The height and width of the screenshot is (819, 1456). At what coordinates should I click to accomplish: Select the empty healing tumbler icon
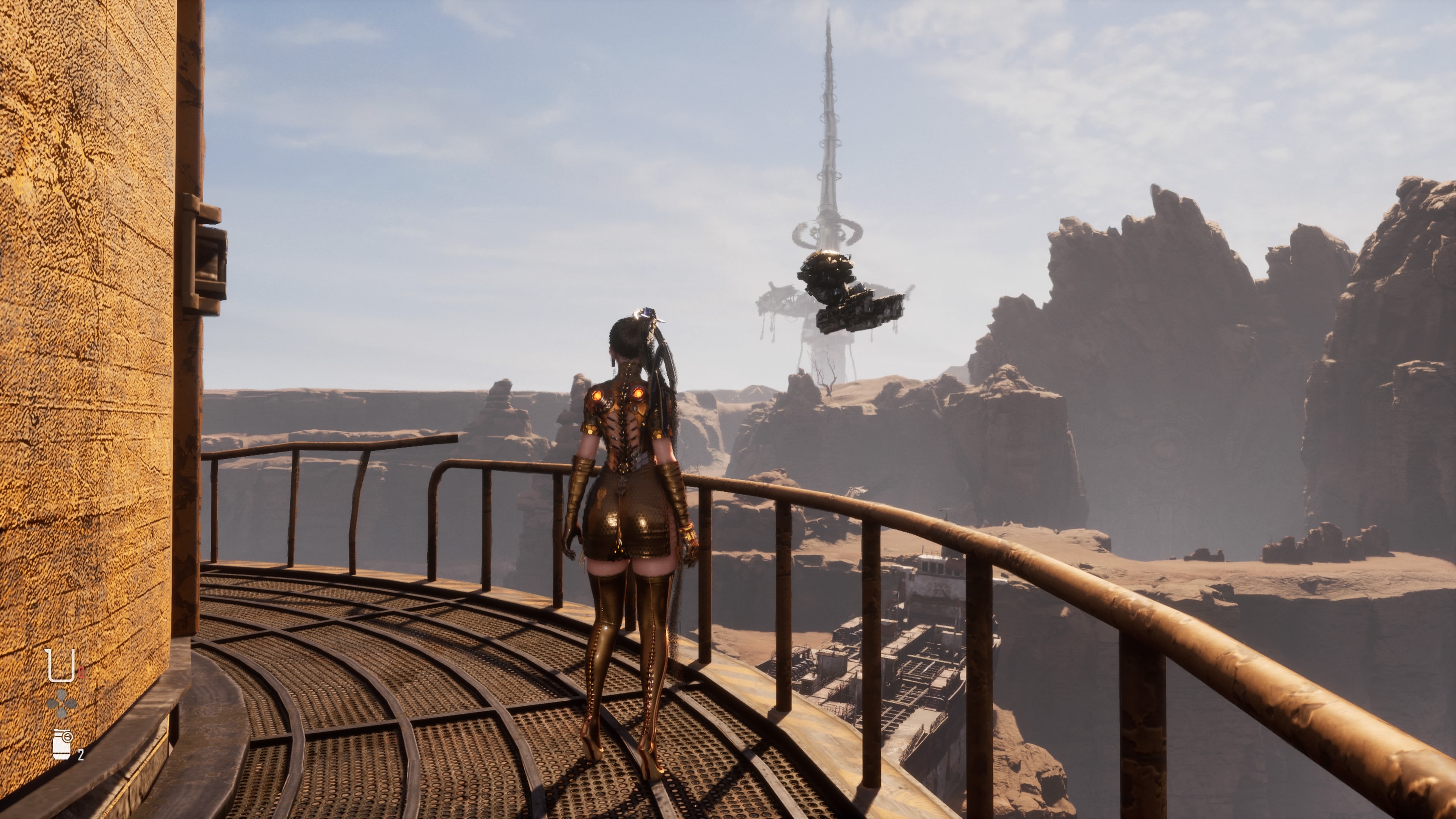pyautogui.click(x=61, y=665)
